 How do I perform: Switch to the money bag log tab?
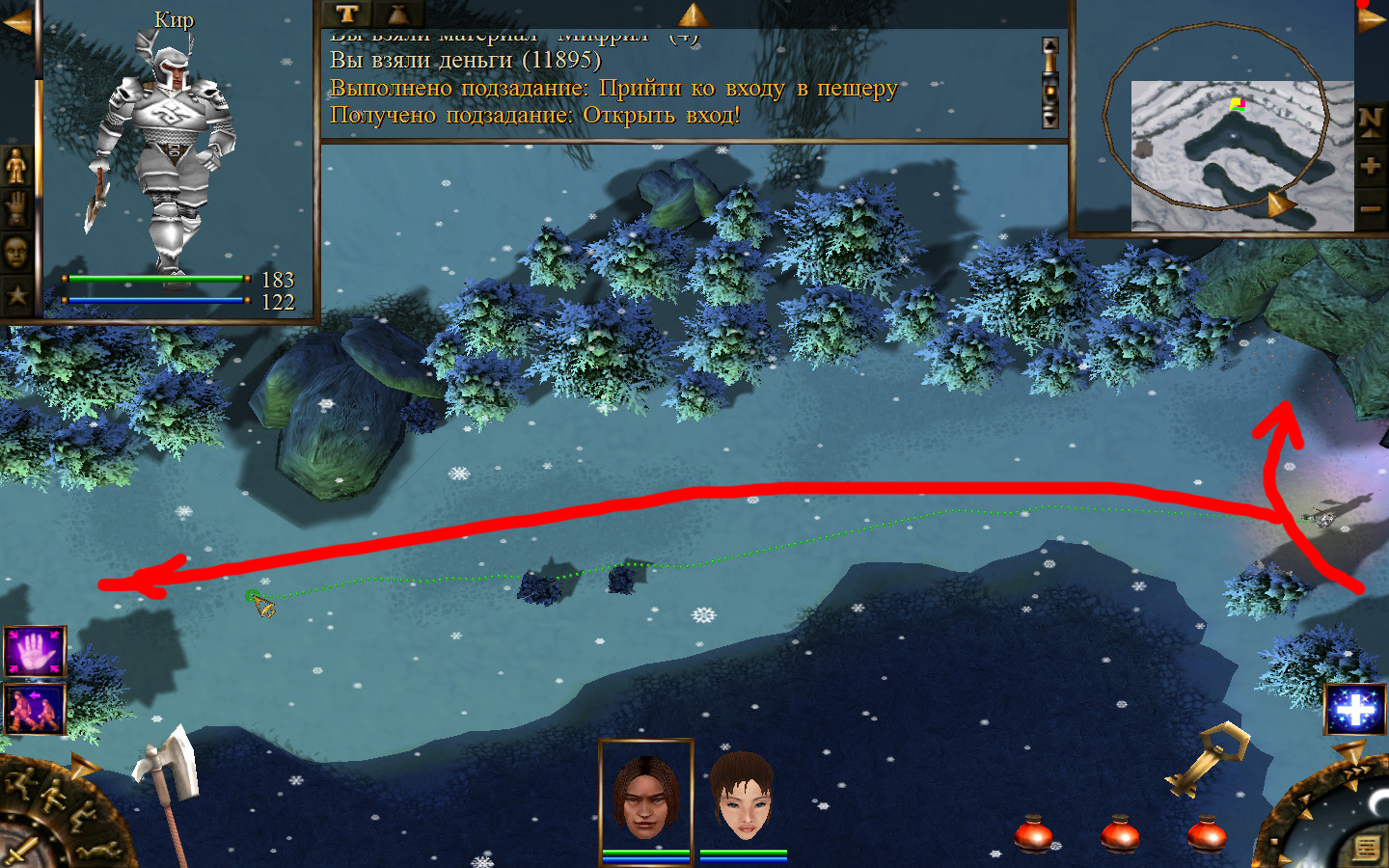pyautogui.click(x=397, y=14)
